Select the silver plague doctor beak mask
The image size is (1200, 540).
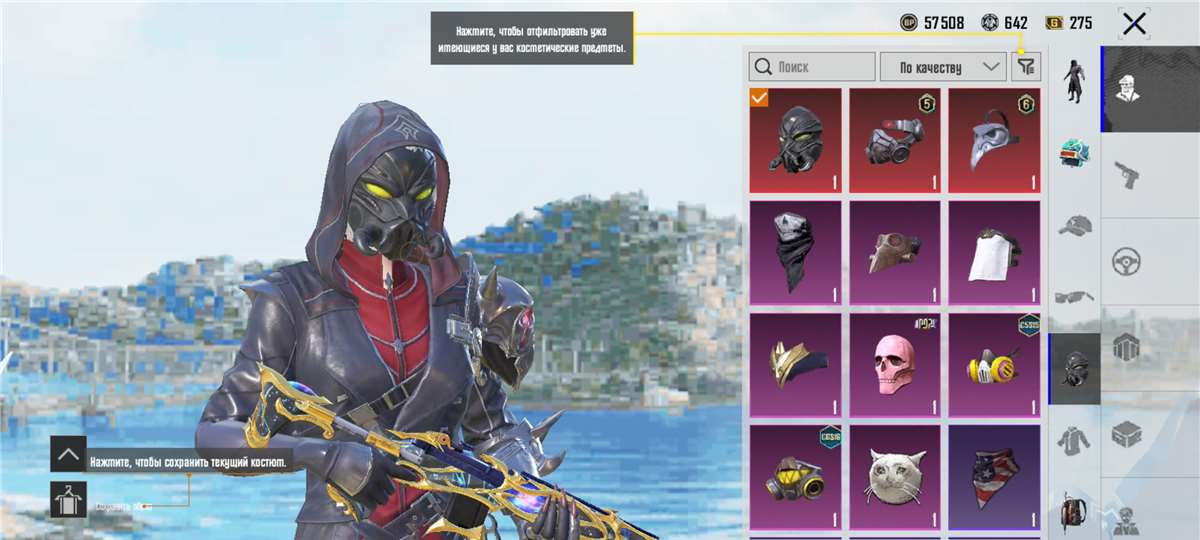point(994,140)
